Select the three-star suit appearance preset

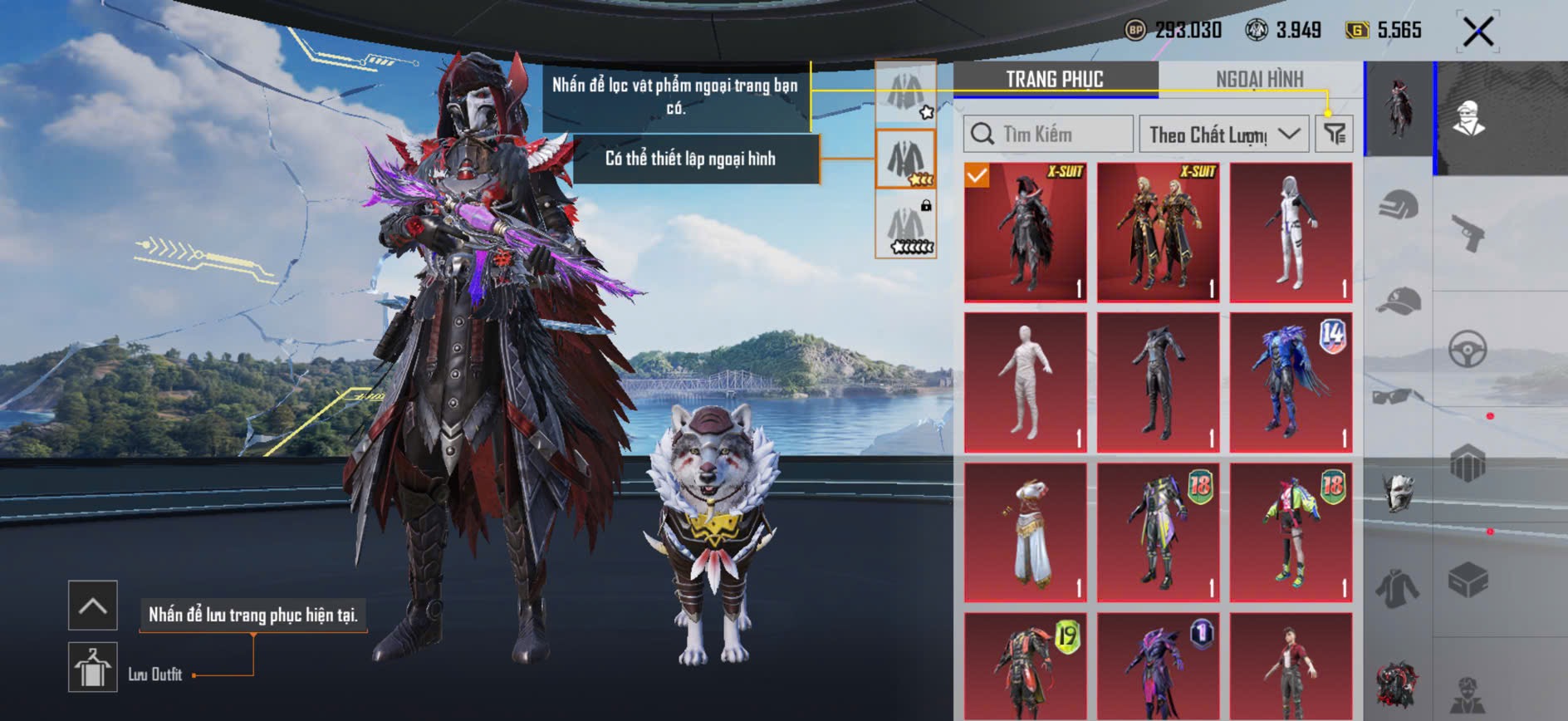coord(905,159)
